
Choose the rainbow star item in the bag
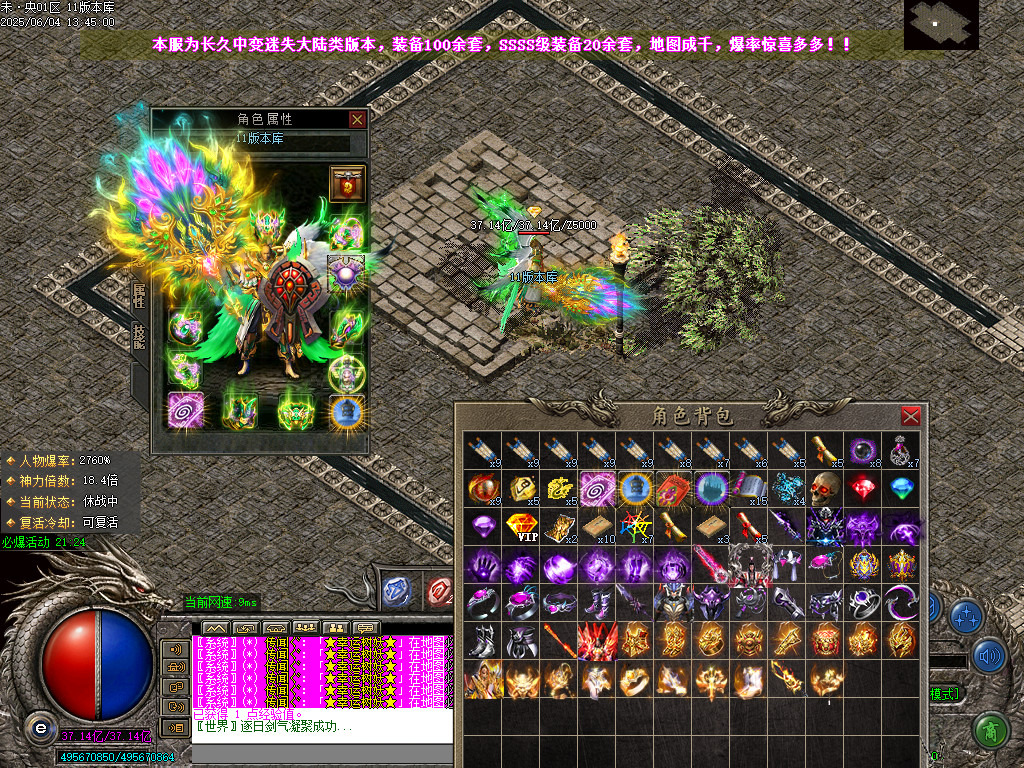(x=636, y=527)
